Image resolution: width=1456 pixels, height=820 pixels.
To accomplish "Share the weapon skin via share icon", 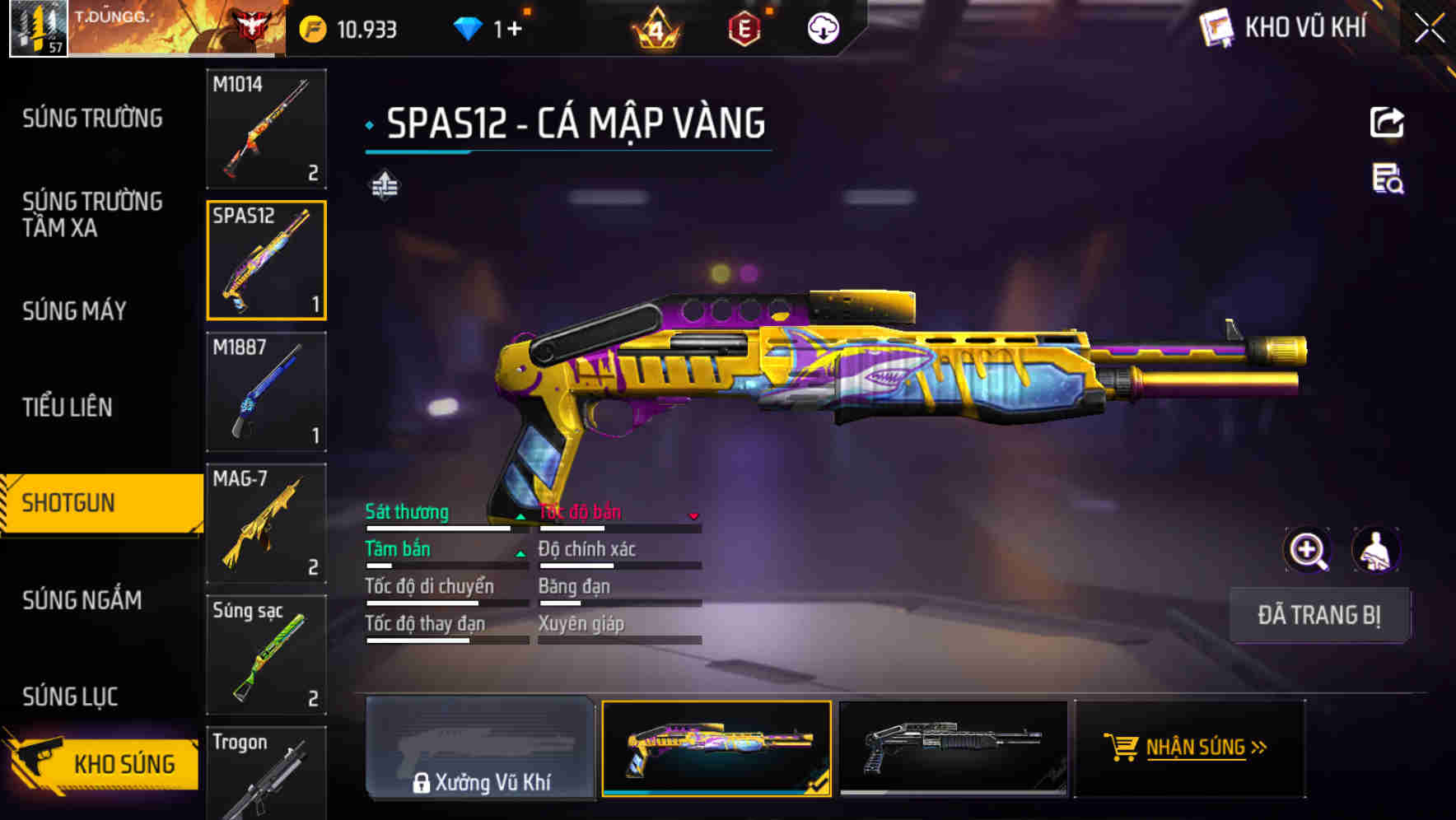I will [1387, 123].
